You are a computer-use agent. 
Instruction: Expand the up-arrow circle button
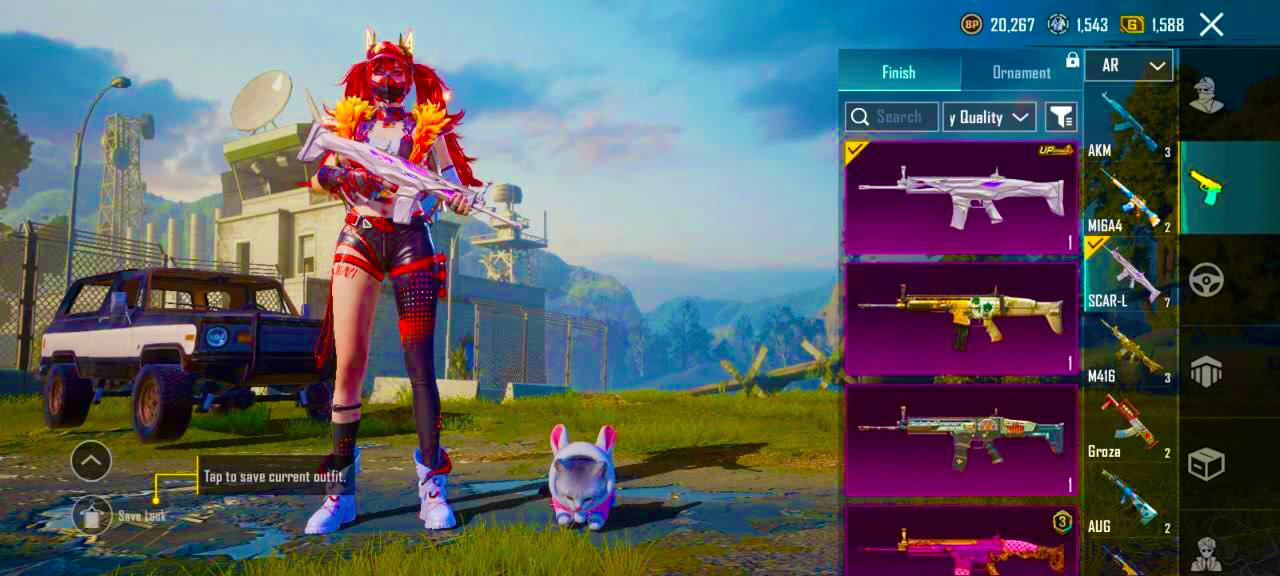pos(91,461)
